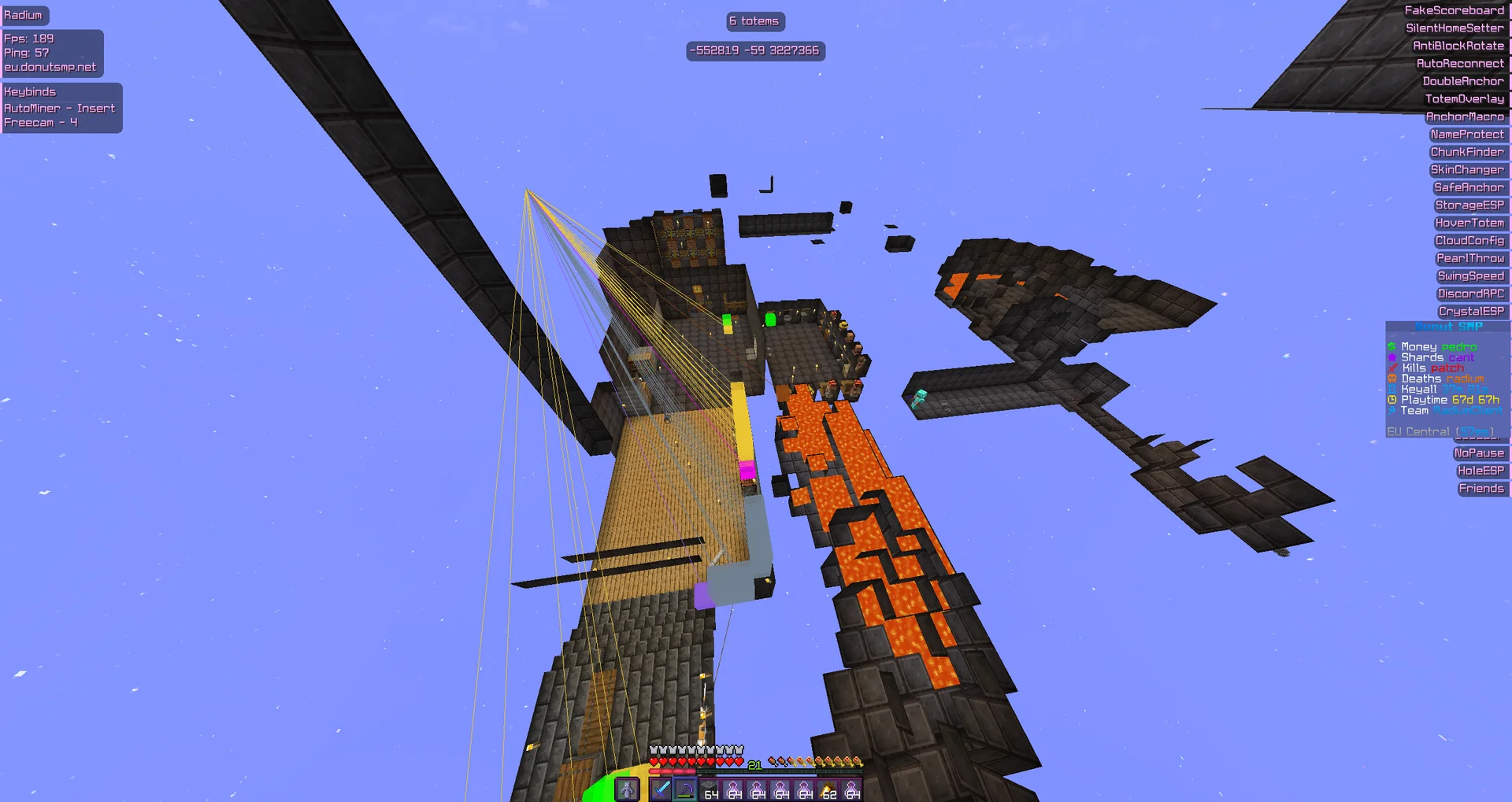Click the 6 totems counter
The image size is (1512, 802).
(754, 21)
